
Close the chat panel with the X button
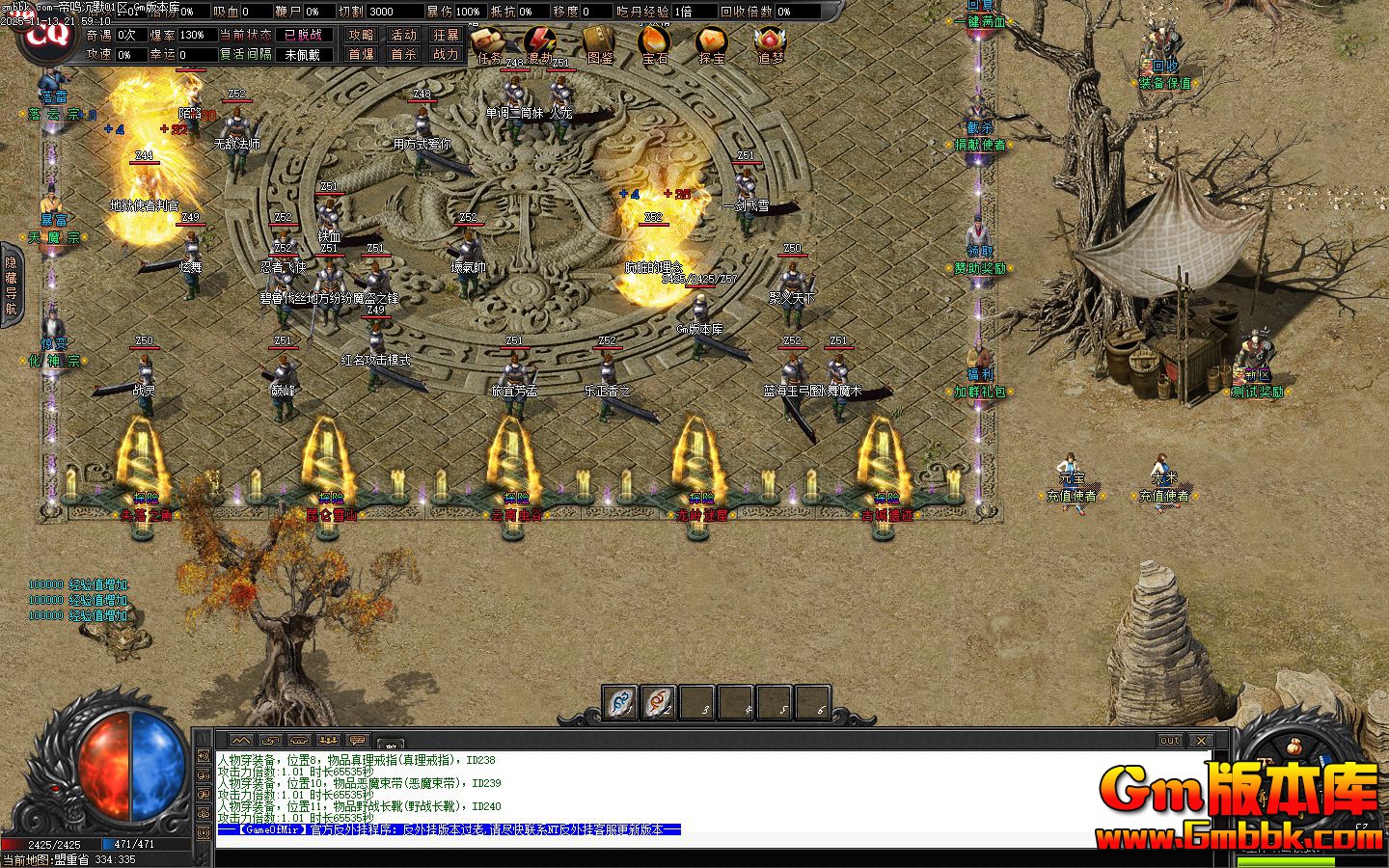(x=1200, y=741)
